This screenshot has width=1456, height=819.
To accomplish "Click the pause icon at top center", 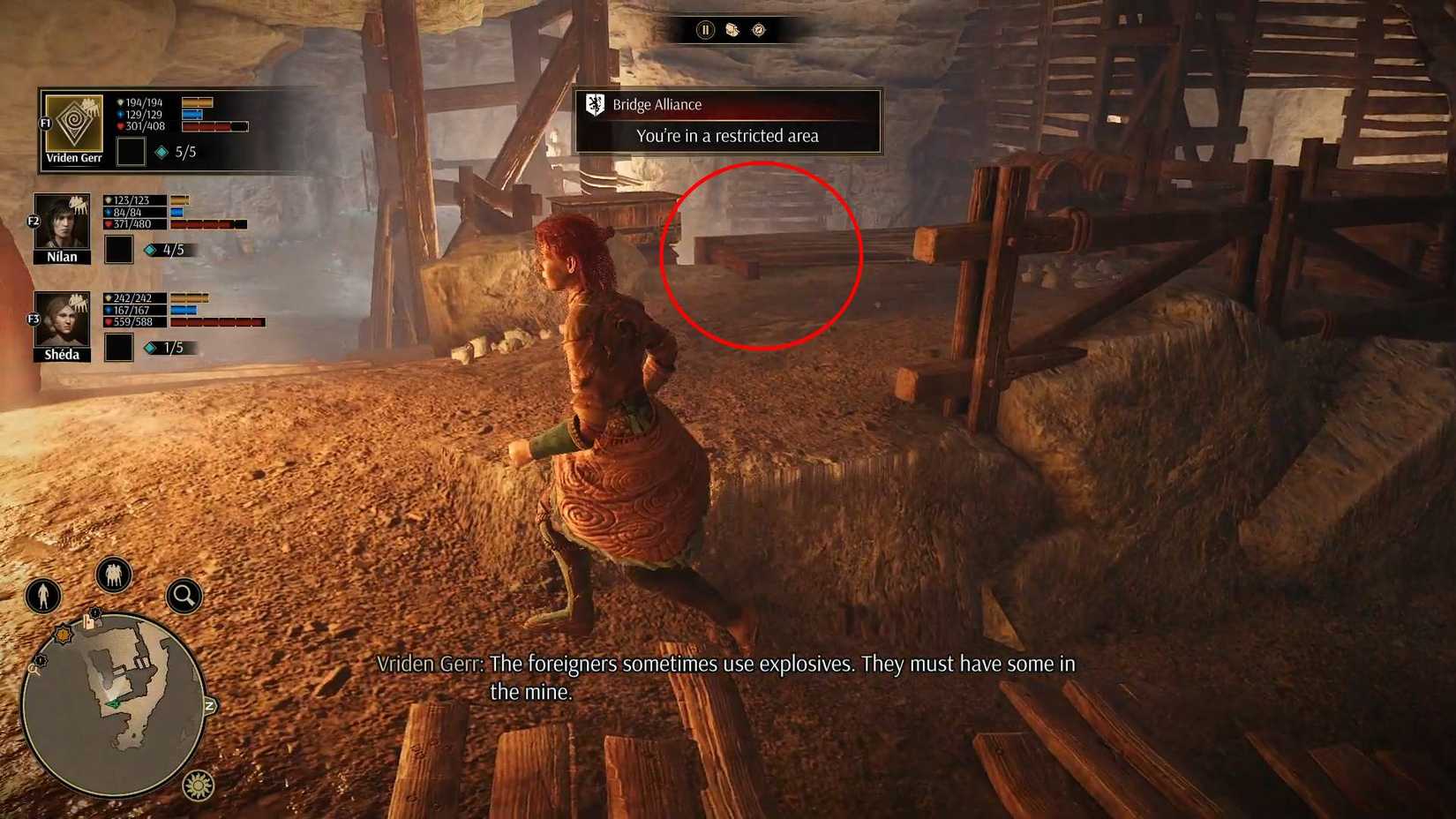I will click(x=704, y=30).
